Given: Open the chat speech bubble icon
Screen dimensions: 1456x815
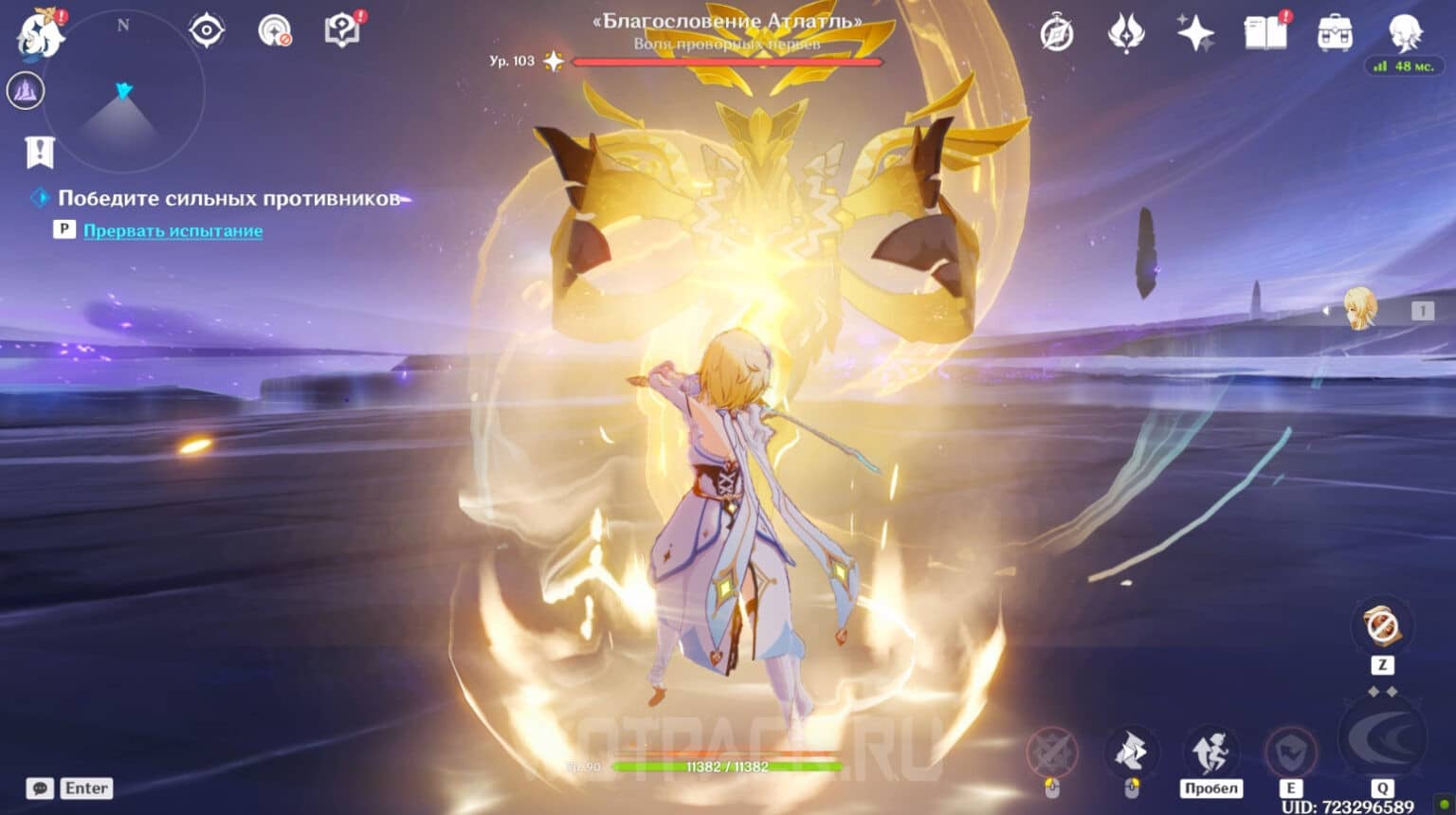Looking at the screenshot, I should coord(38,788).
